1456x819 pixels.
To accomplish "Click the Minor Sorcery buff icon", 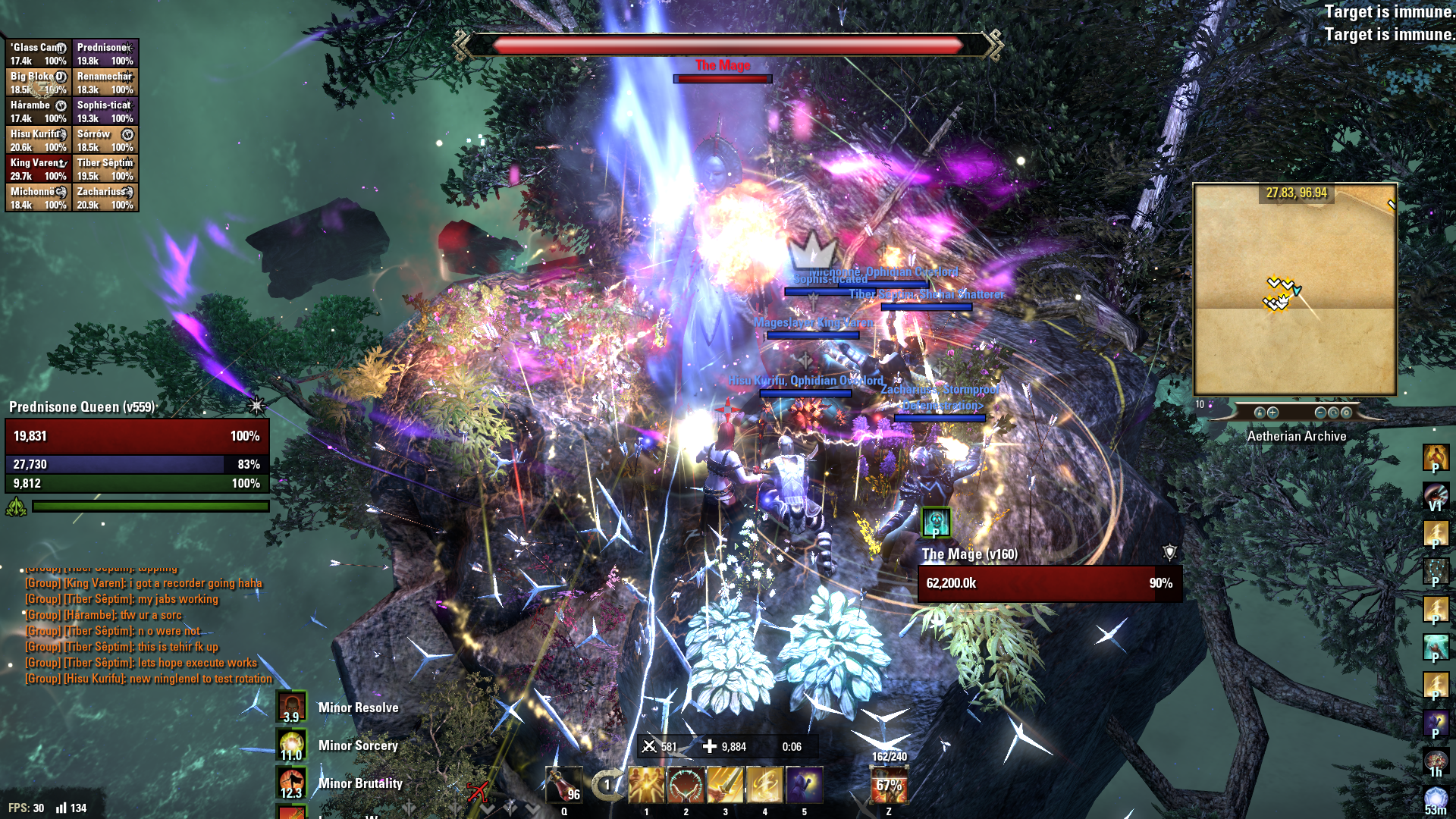I will pyautogui.click(x=291, y=745).
